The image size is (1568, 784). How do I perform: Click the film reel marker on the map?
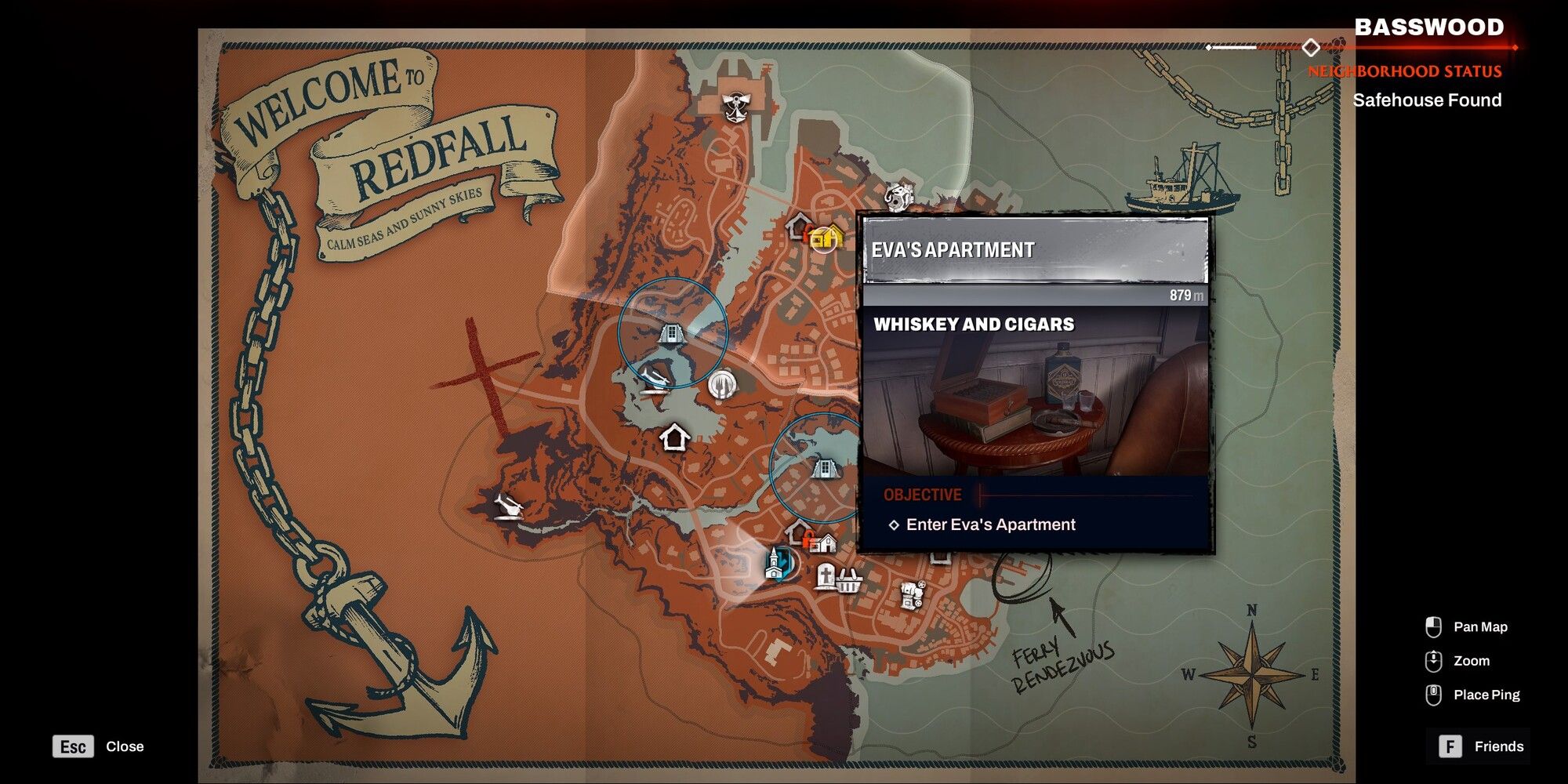pyautogui.click(x=911, y=596)
